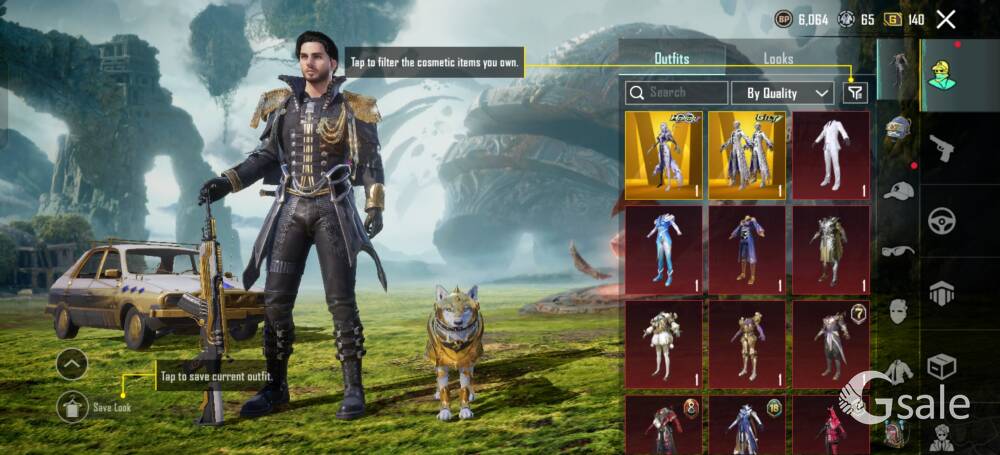1000x455 pixels.
Task: Close the inventory screen with the X
Action: [x=946, y=19]
